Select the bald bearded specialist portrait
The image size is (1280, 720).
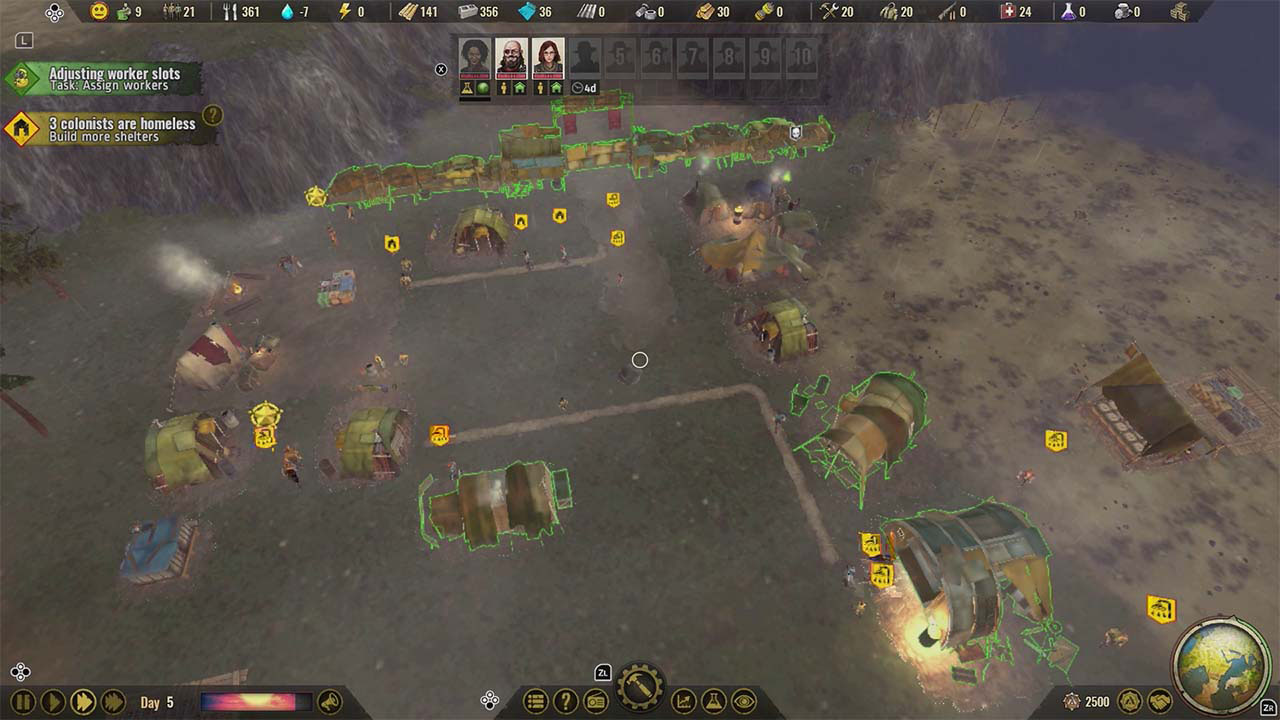(508, 57)
